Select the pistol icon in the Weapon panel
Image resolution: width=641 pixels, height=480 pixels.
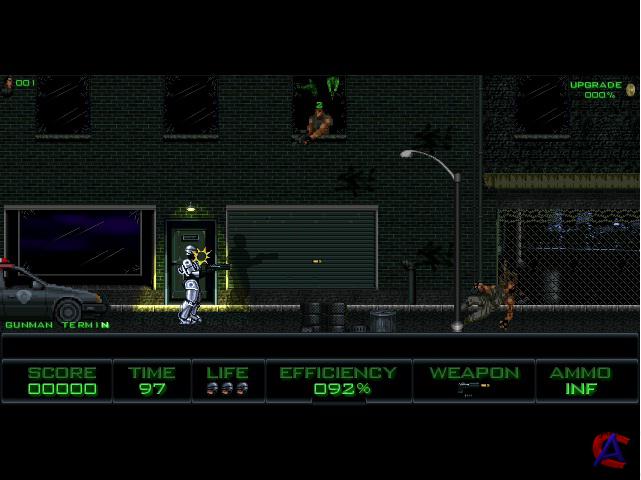[473, 388]
